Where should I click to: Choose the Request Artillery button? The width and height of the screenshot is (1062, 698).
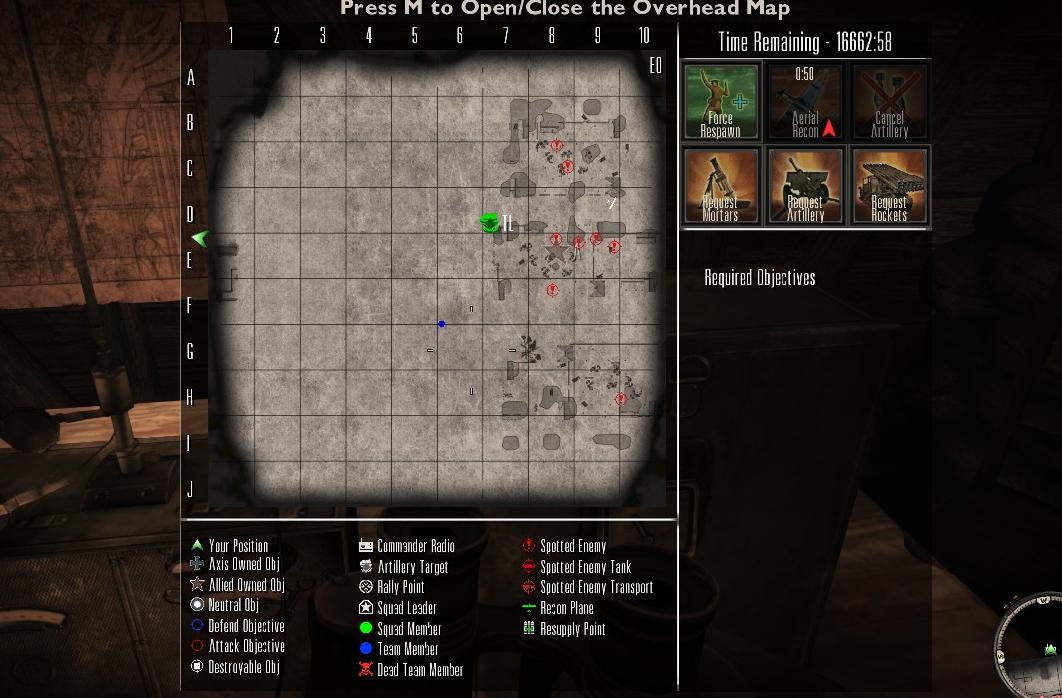coord(805,187)
